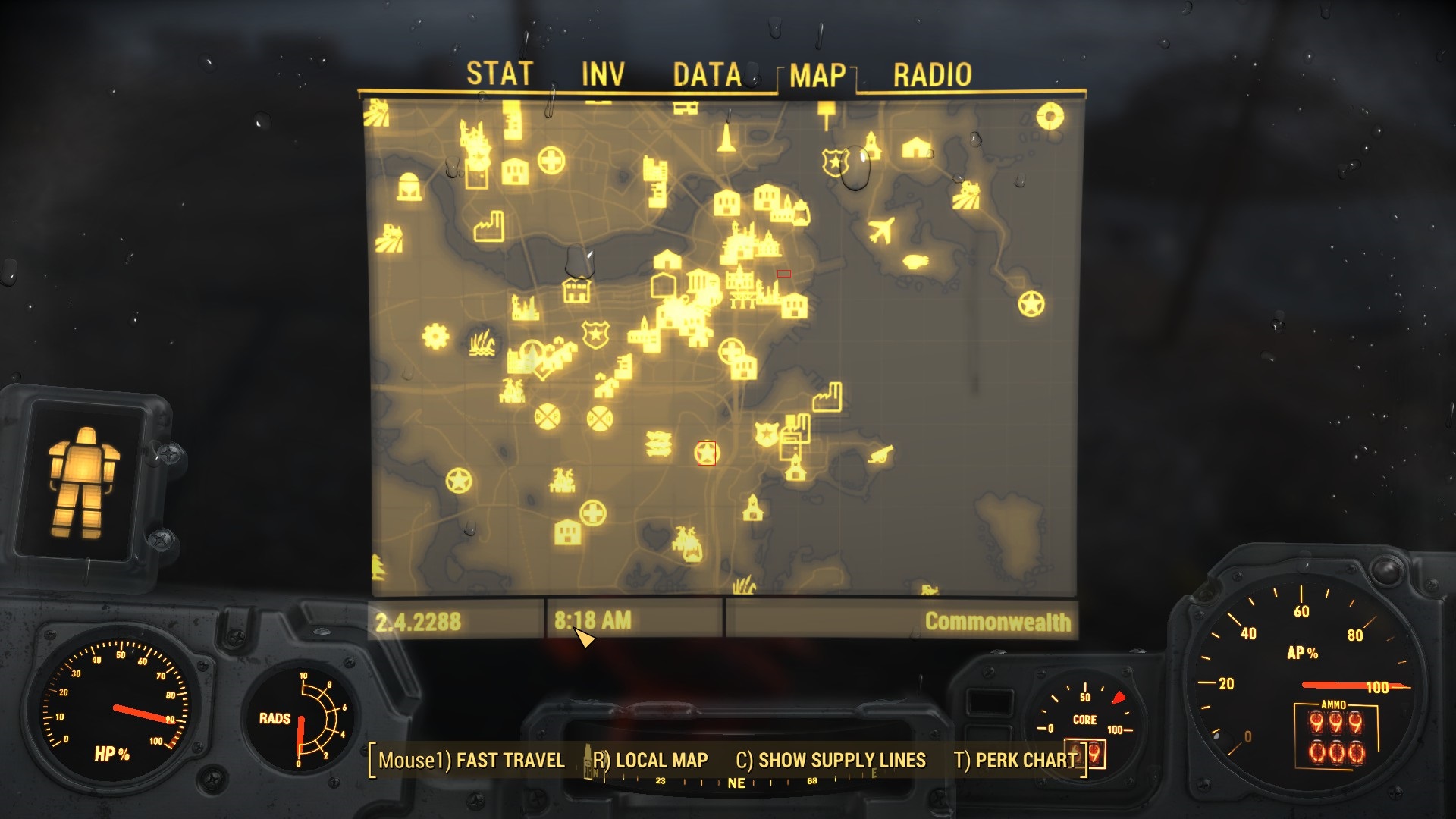Screen dimensions: 1456x819
Task: Switch to the STAT tab
Action: coord(499,74)
